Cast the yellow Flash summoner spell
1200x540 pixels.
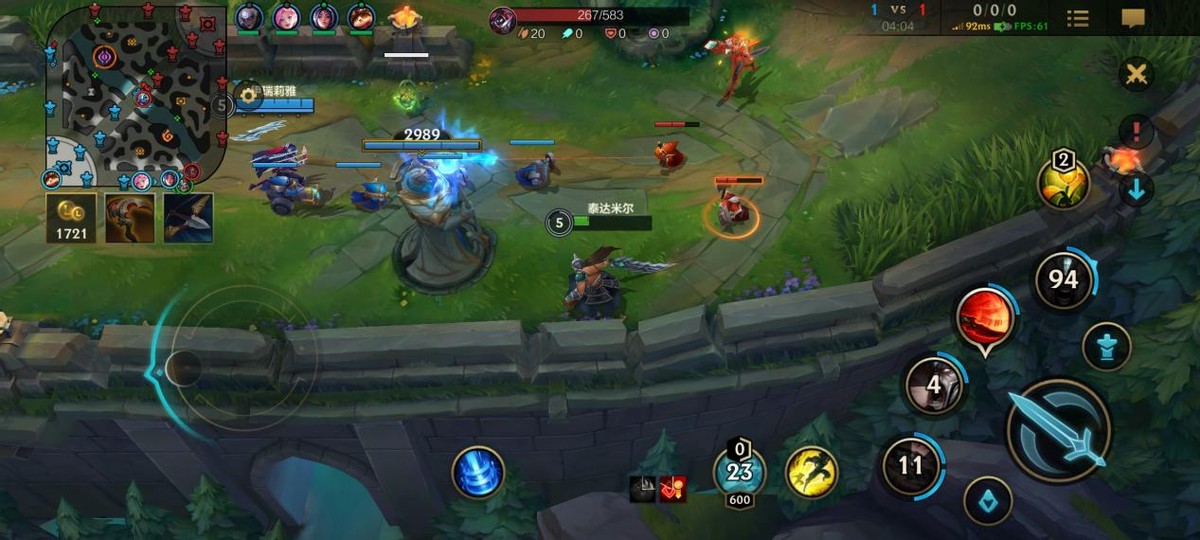tap(811, 472)
